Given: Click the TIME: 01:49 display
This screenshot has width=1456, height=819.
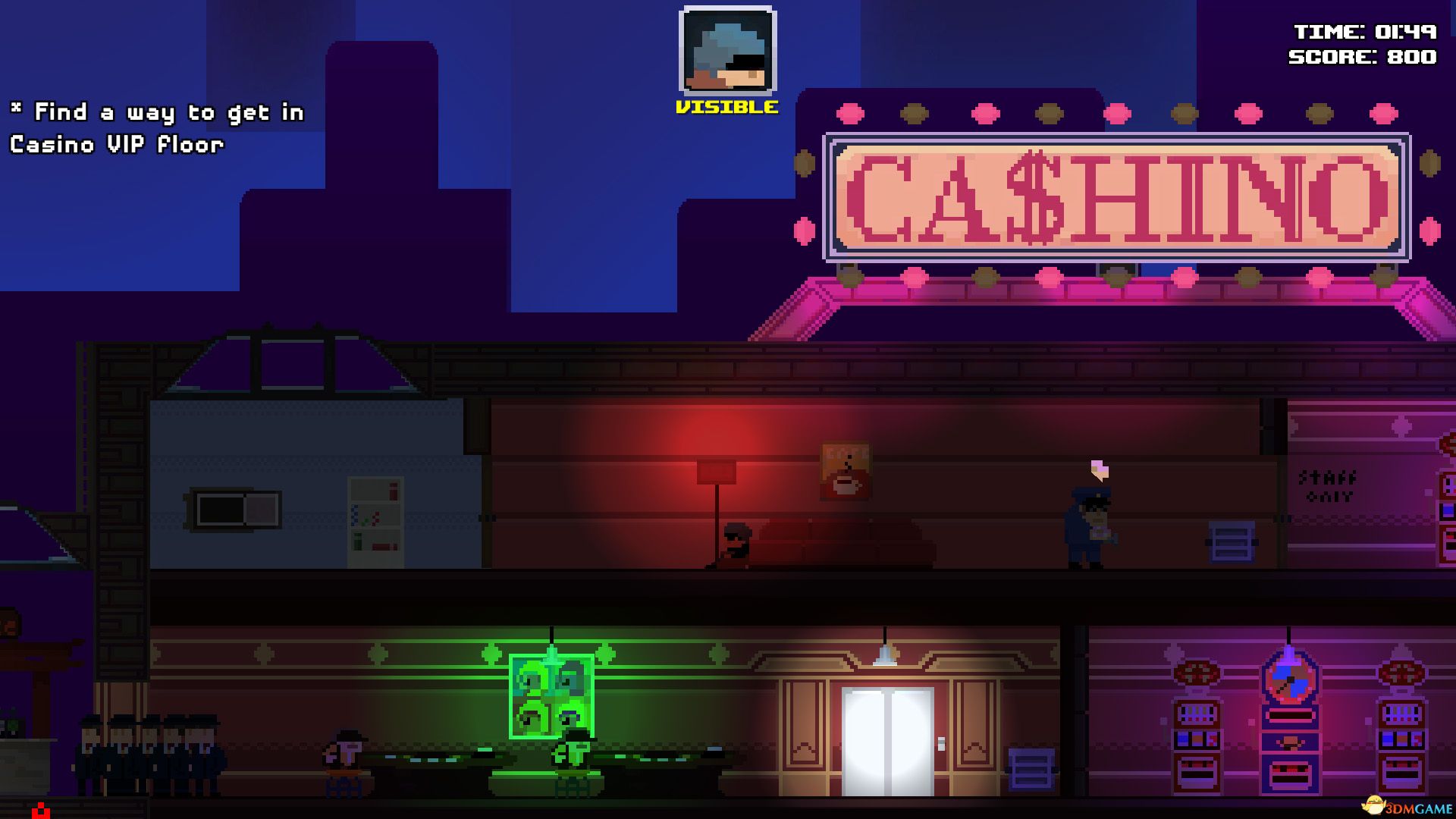Looking at the screenshot, I should [x=1365, y=32].
